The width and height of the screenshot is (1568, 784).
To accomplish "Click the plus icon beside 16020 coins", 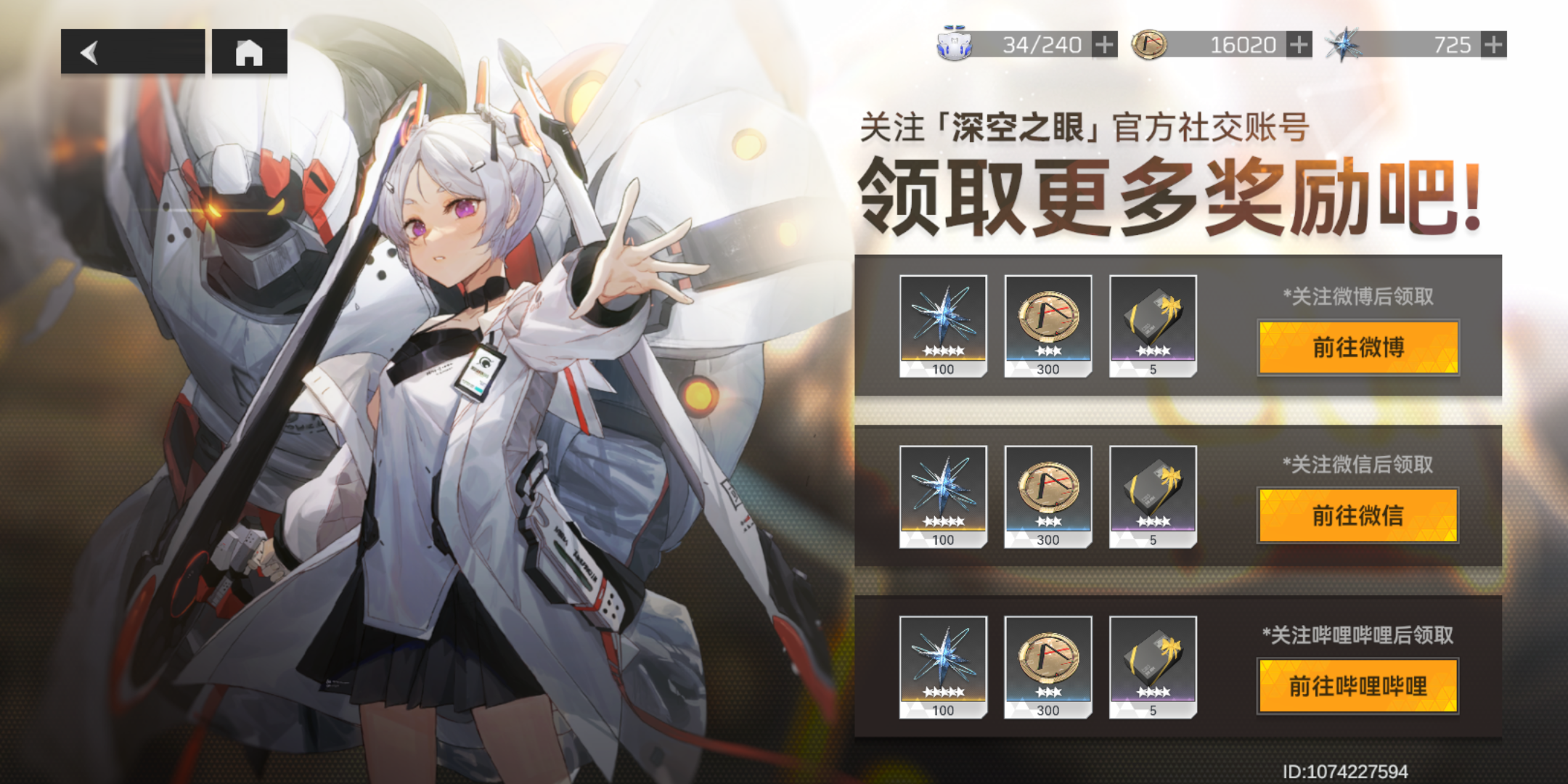I will coord(1297,45).
